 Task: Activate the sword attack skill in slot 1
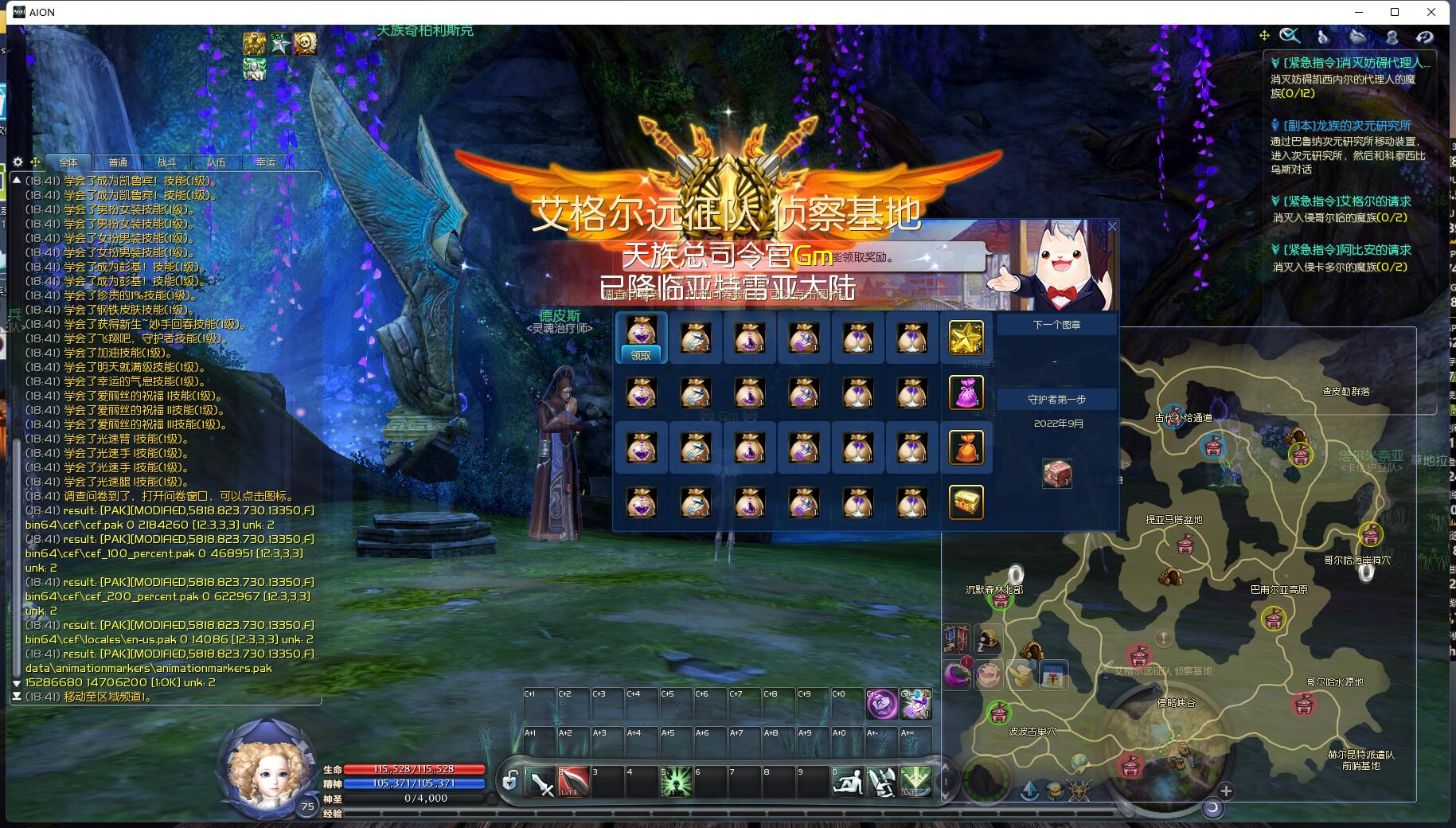click(541, 783)
